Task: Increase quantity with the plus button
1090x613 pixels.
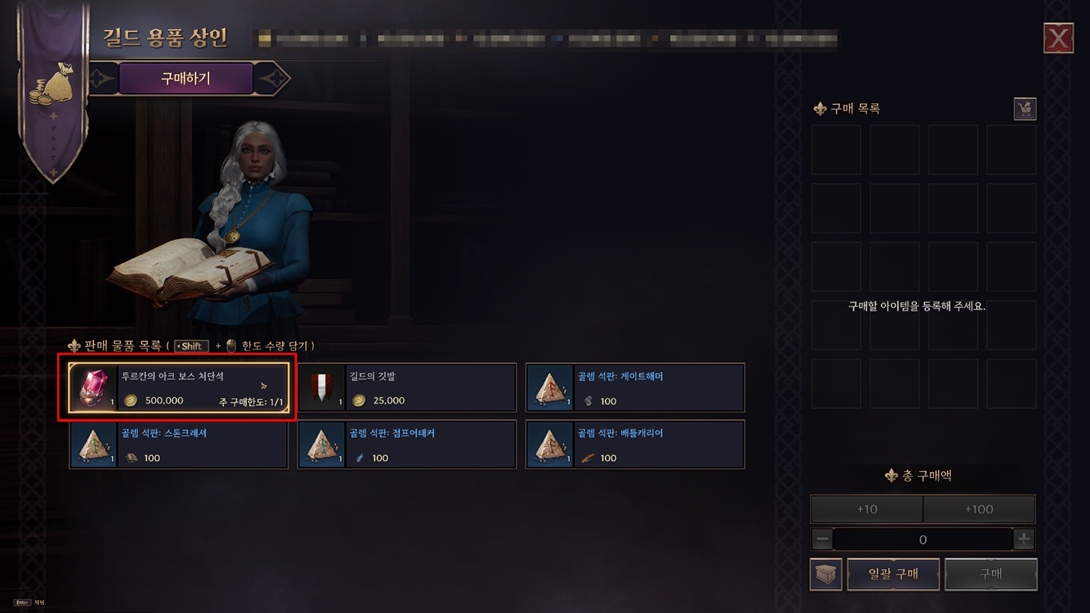Action: coord(1024,540)
